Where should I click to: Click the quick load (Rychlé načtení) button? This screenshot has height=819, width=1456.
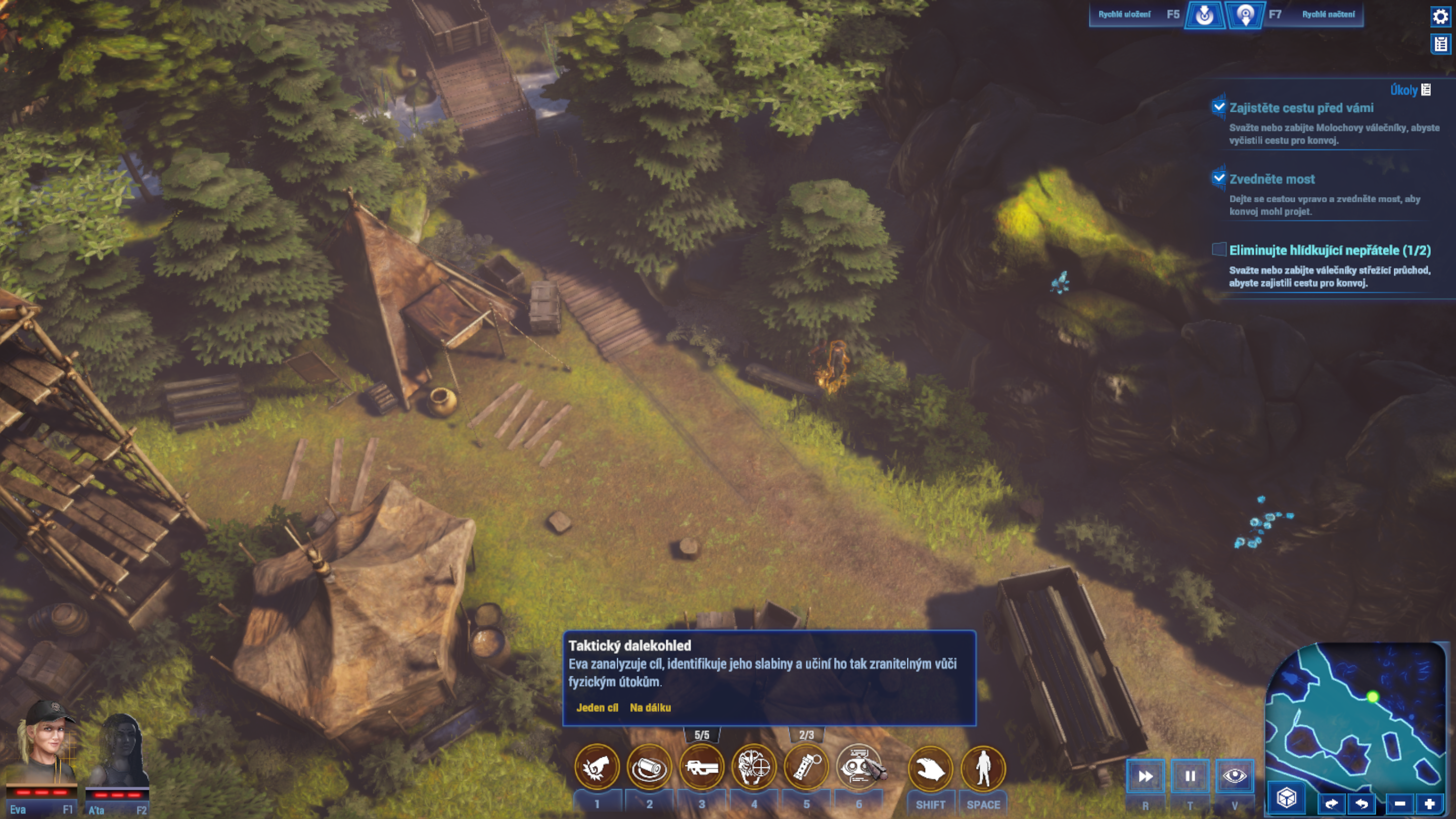1245,15
